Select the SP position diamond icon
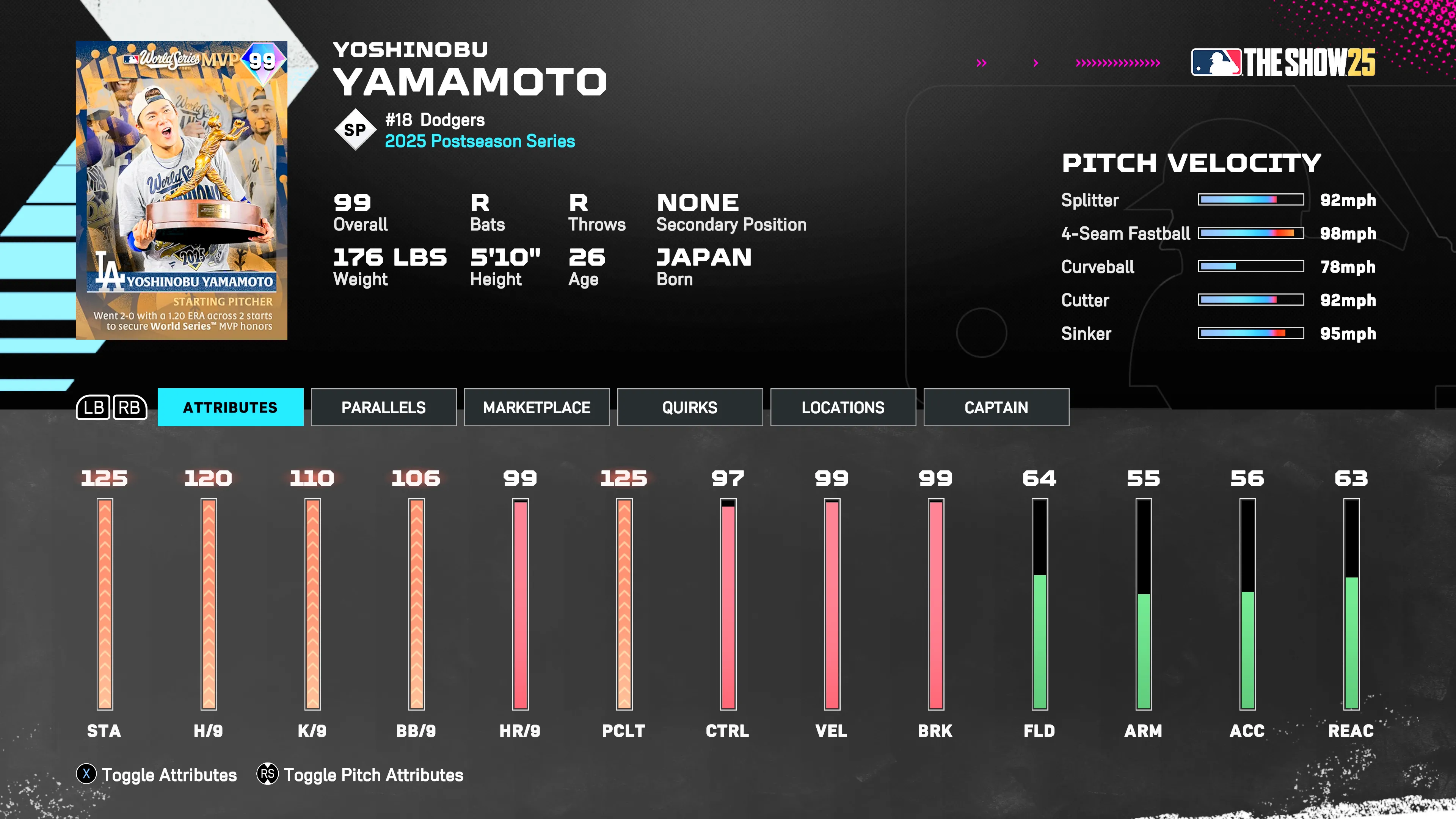This screenshot has width=1456, height=819. [x=356, y=129]
